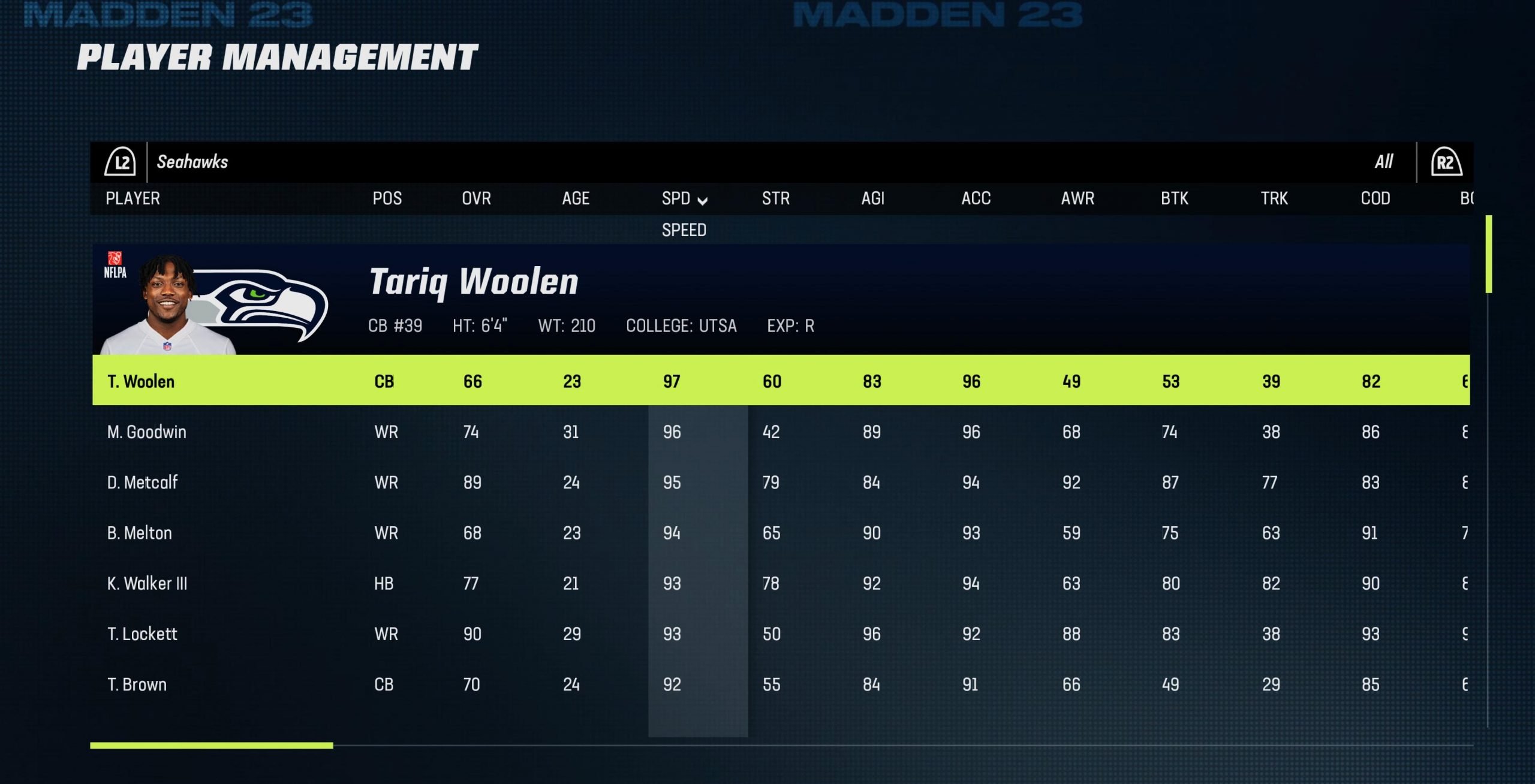Select D. Metcalf's row
1535x784 pixels.
142,483
